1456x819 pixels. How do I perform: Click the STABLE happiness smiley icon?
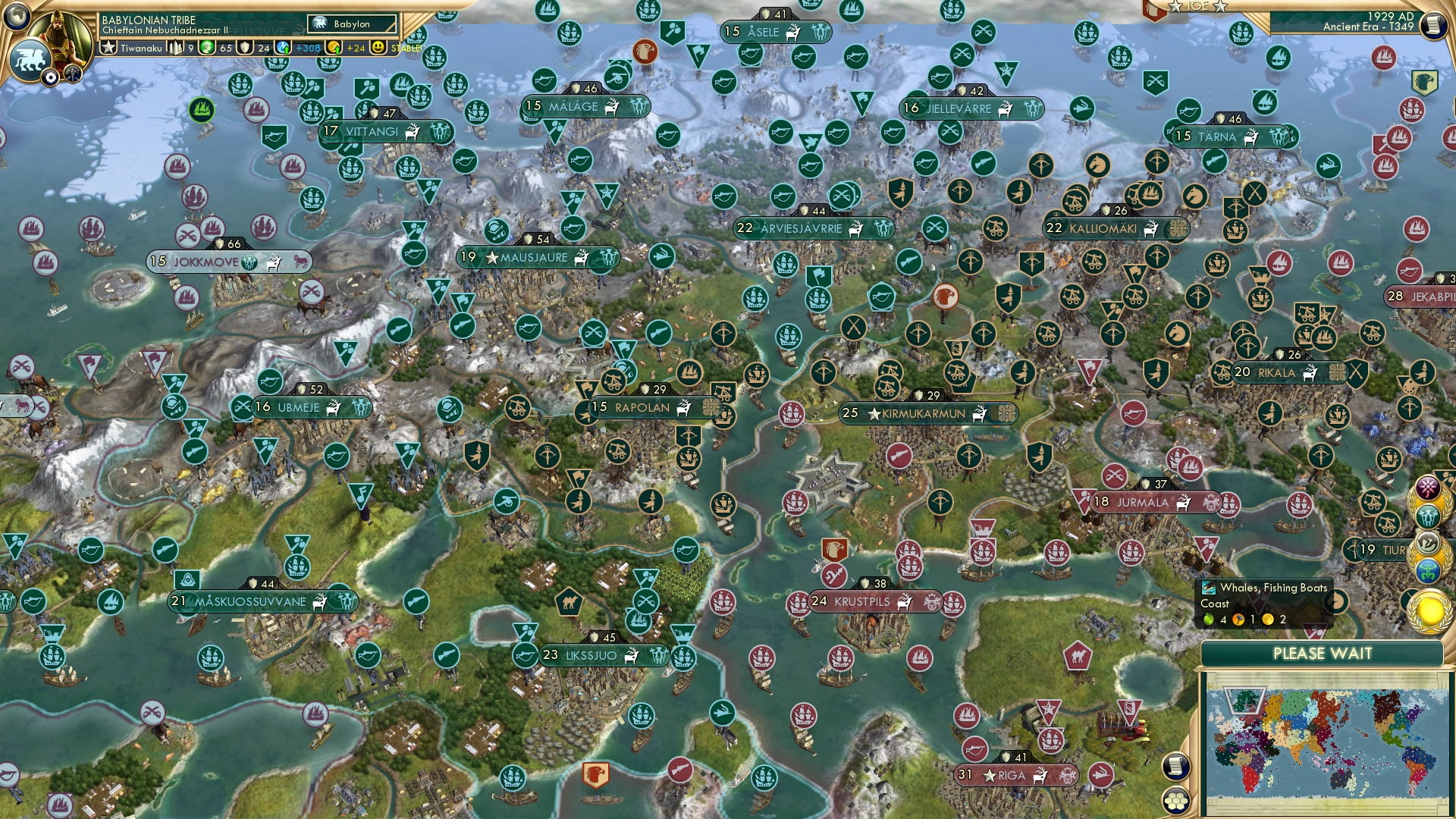point(377,47)
